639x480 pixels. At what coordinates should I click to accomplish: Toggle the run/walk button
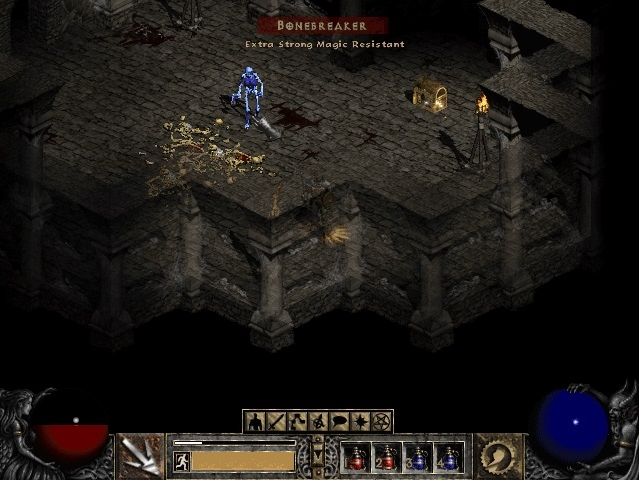(181, 461)
